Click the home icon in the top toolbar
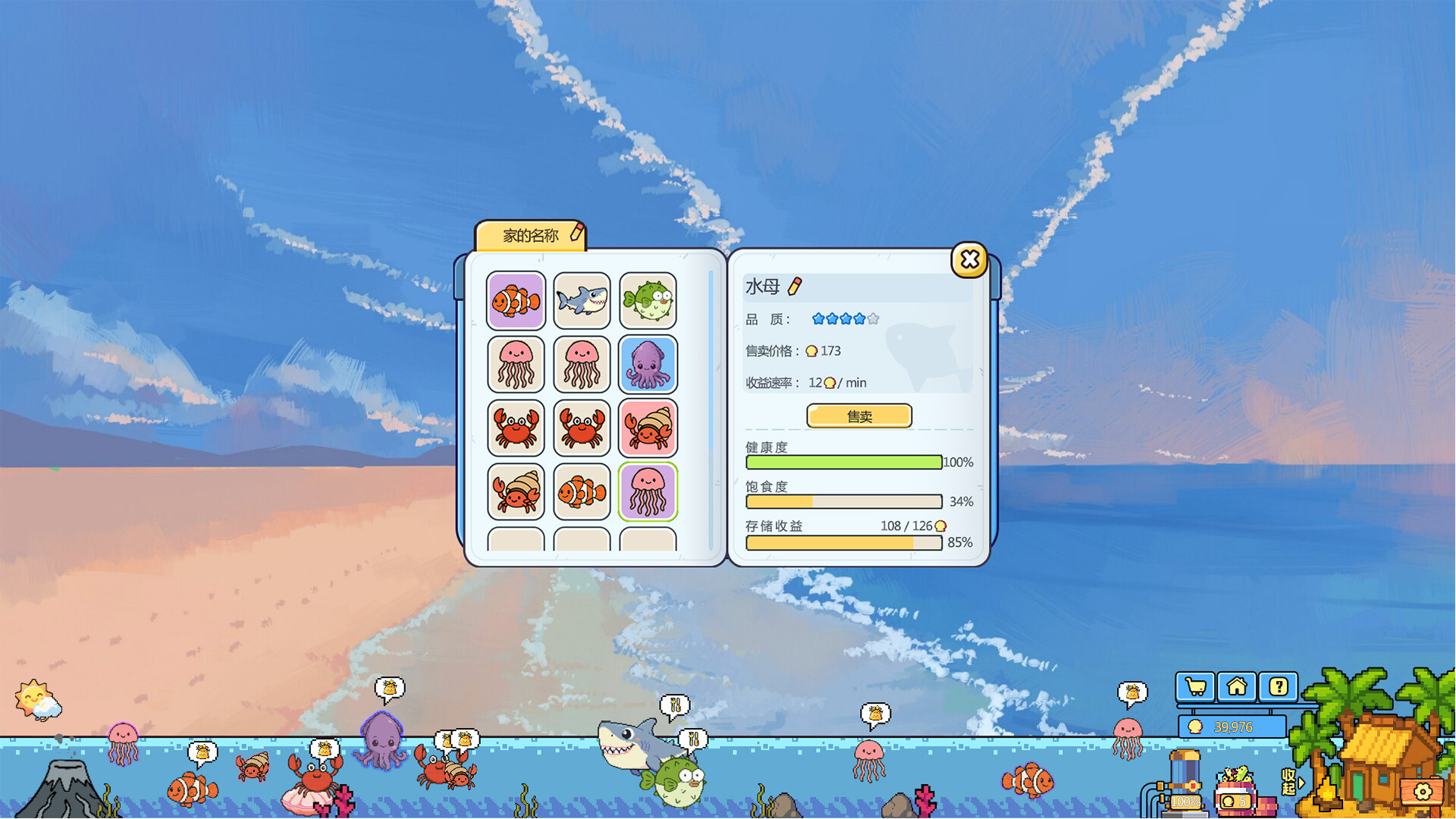 (1238, 686)
